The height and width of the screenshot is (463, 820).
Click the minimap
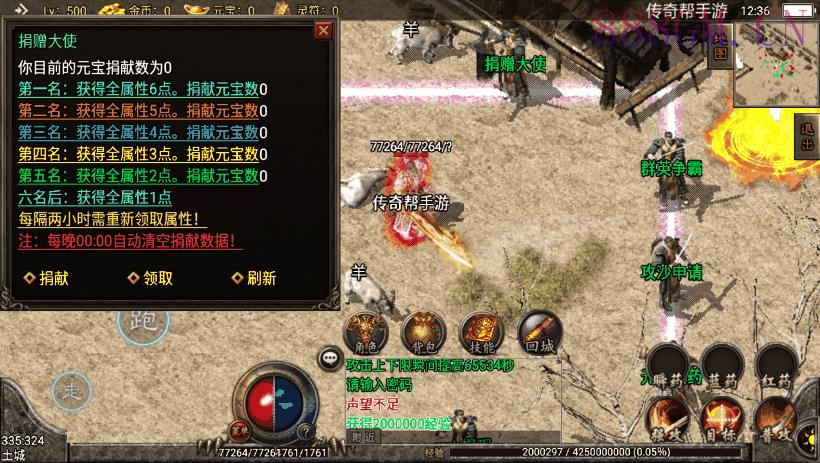(775, 64)
